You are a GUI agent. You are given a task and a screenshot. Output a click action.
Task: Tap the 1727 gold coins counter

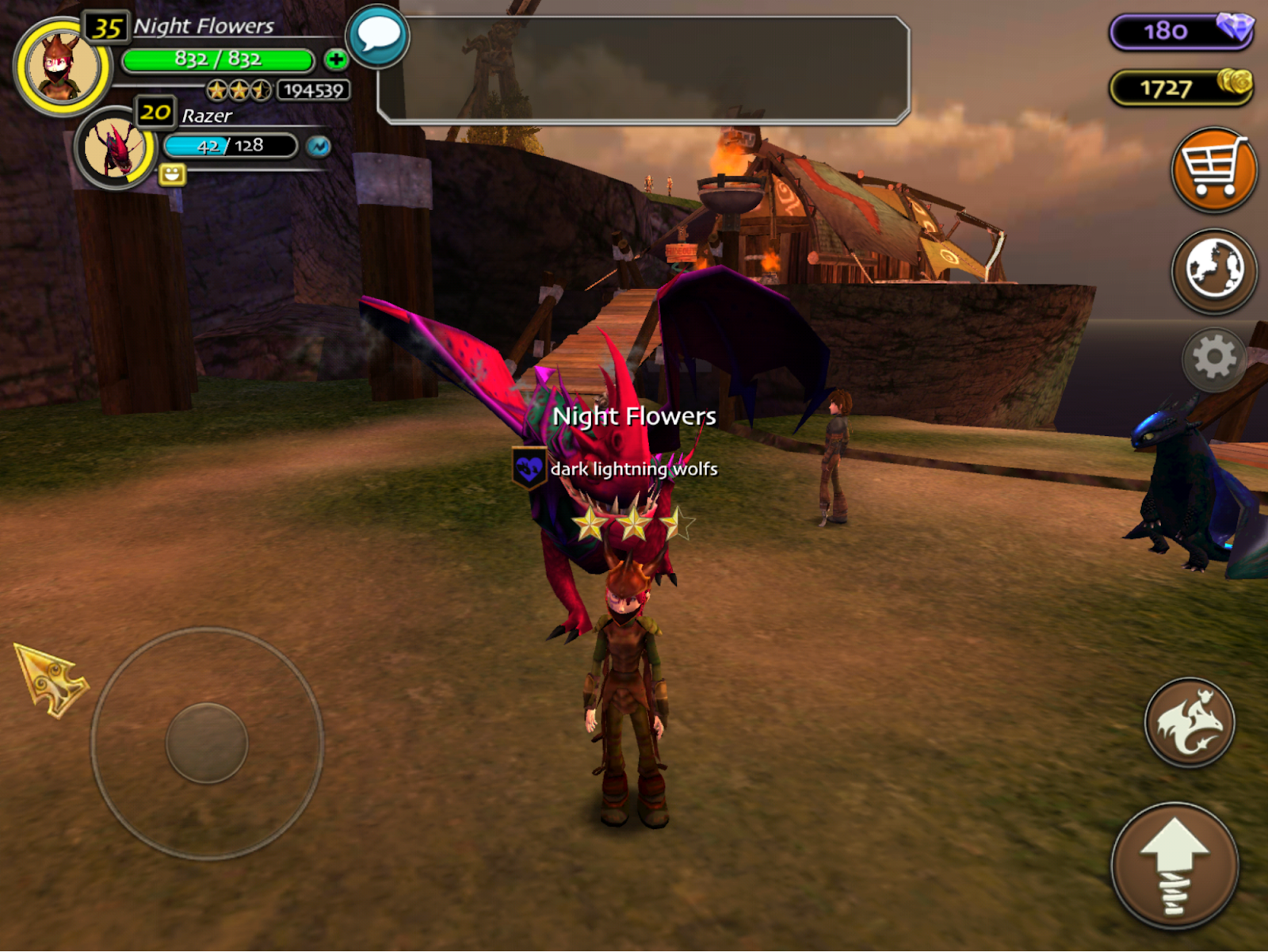[x=1181, y=87]
